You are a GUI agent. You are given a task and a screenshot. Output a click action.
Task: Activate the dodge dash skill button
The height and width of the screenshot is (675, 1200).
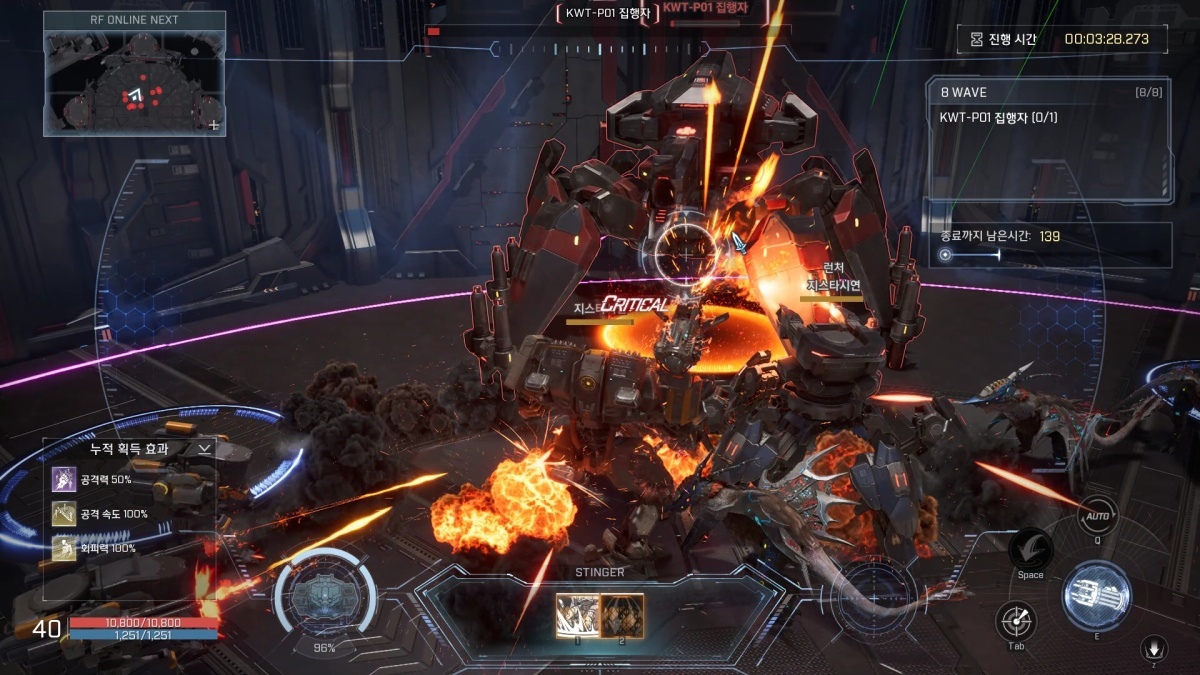click(1030, 549)
